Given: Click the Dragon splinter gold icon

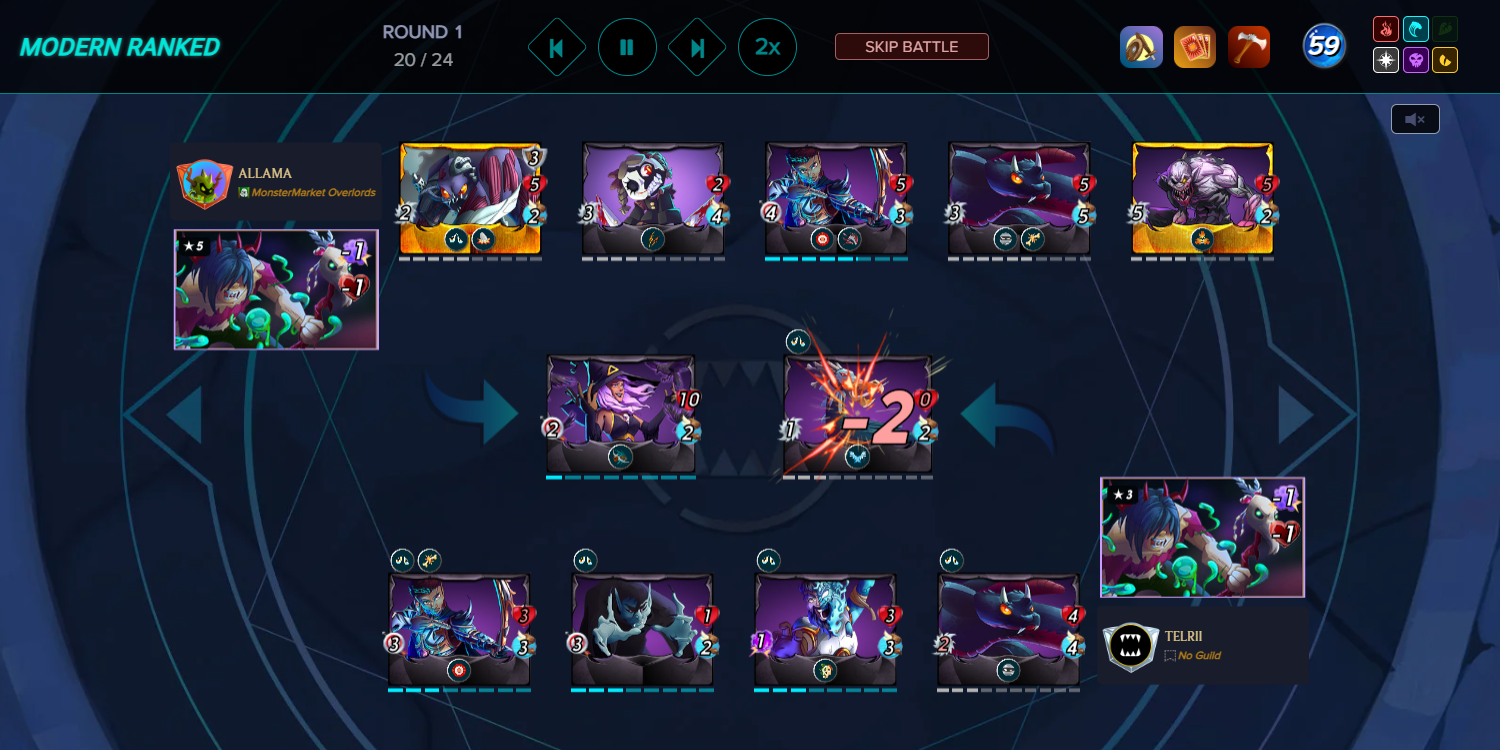Looking at the screenshot, I should [1443, 60].
